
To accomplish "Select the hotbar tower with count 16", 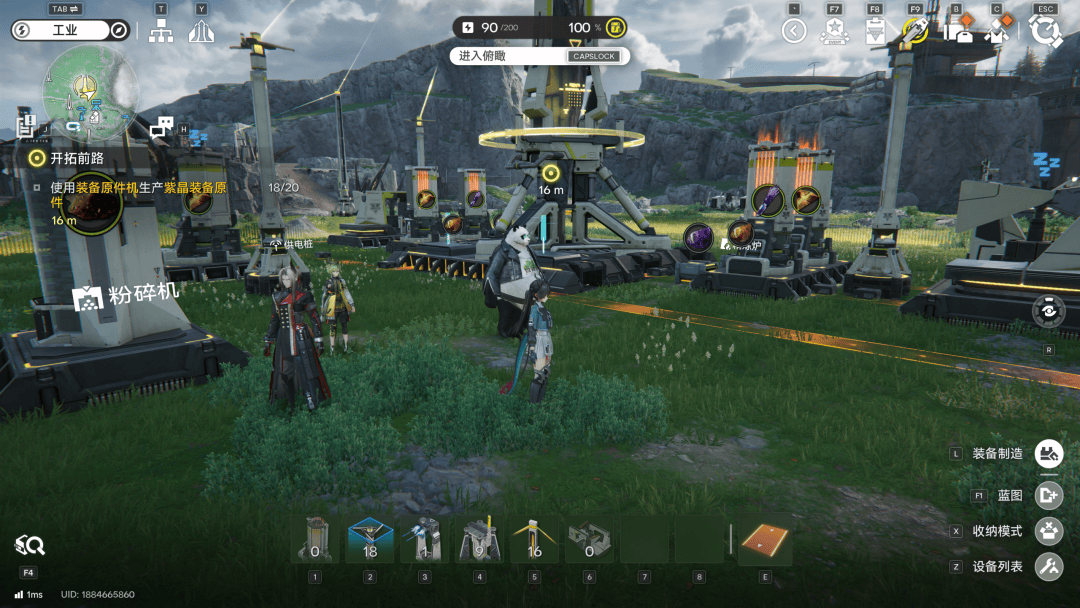I will 534,541.
